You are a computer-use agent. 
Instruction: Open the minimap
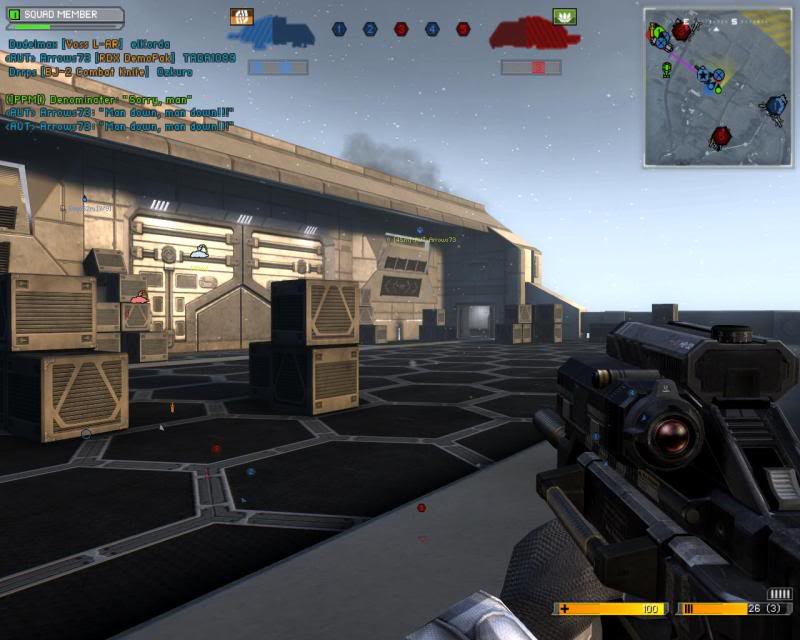pos(717,87)
